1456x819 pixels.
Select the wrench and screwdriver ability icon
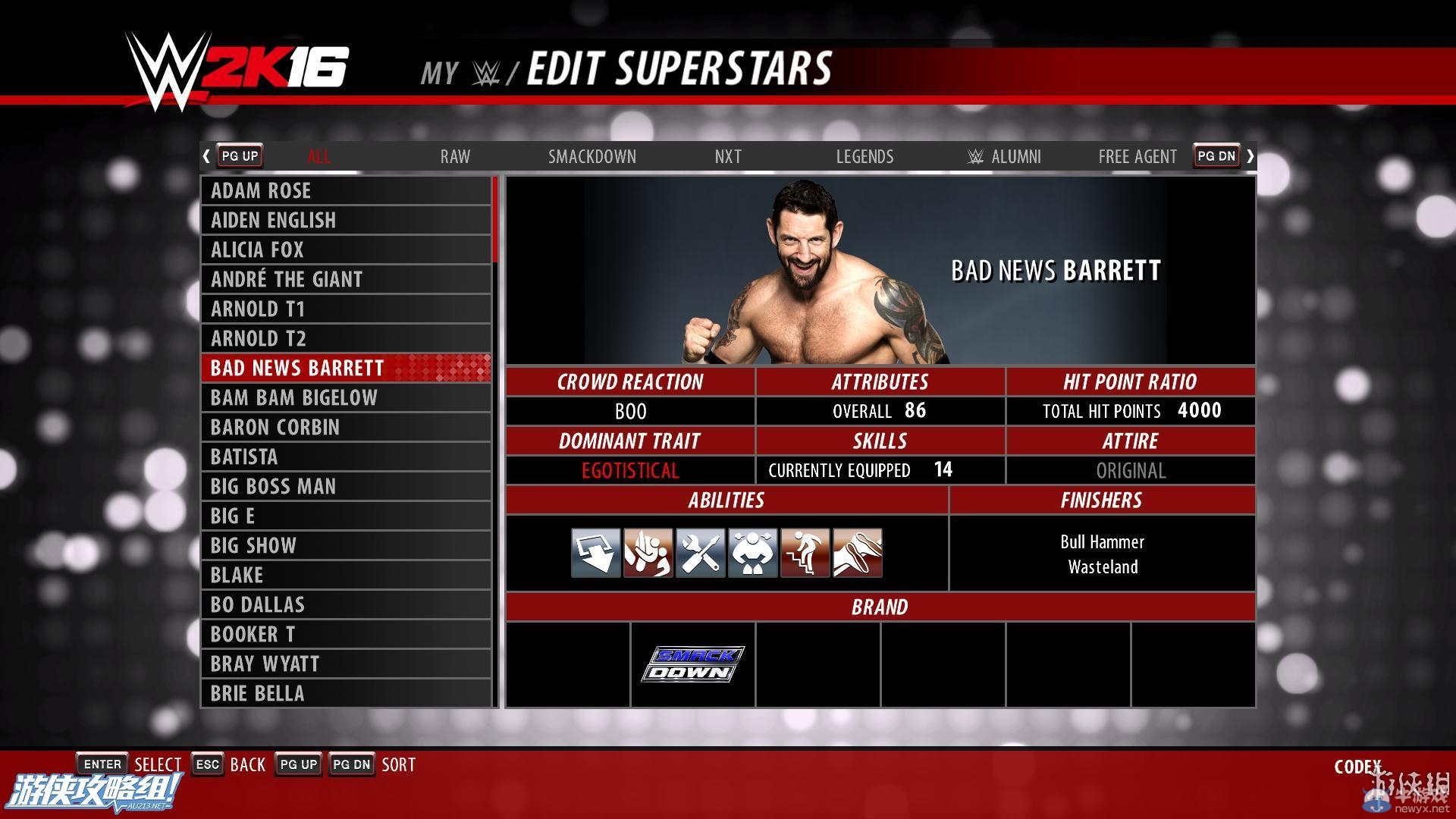pos(701,553)
